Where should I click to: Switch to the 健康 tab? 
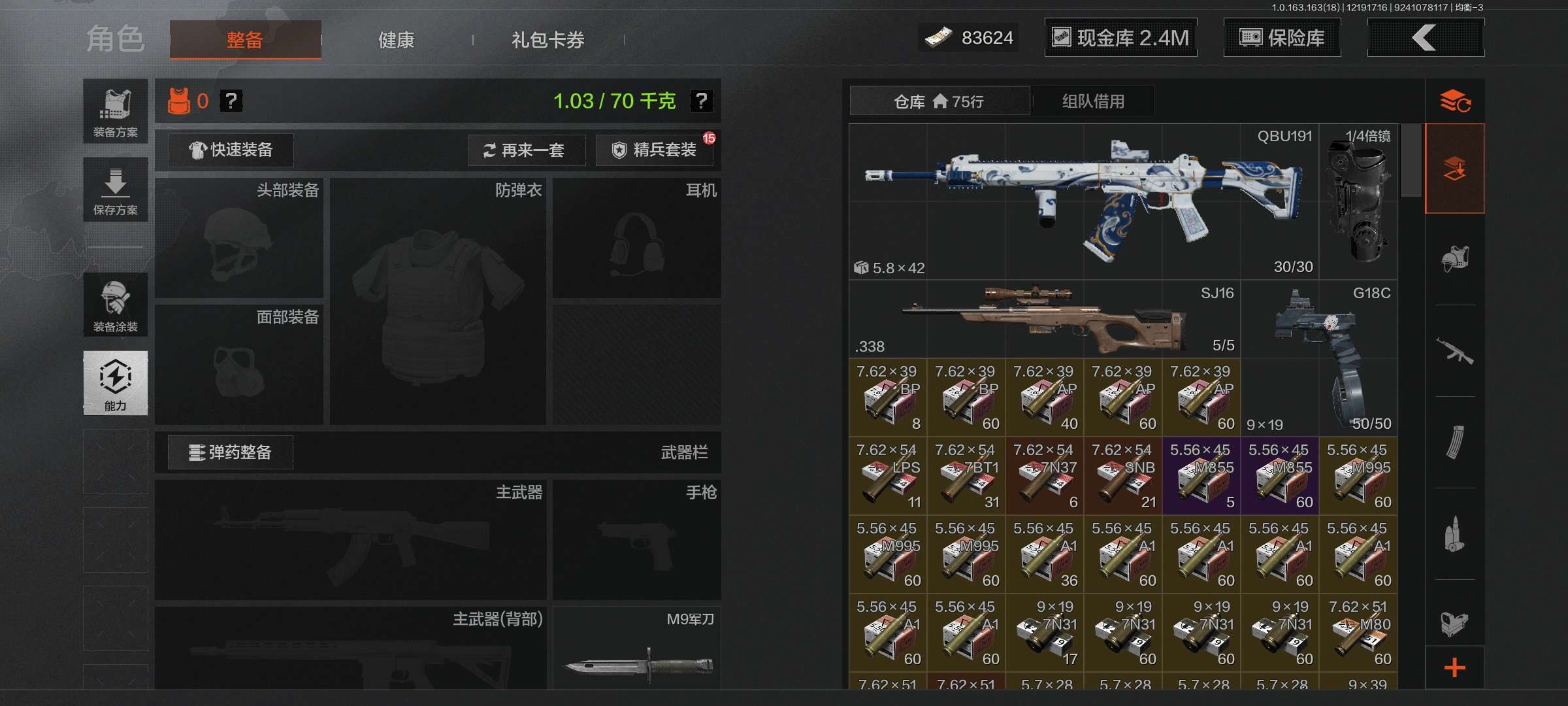click(396, 39)
